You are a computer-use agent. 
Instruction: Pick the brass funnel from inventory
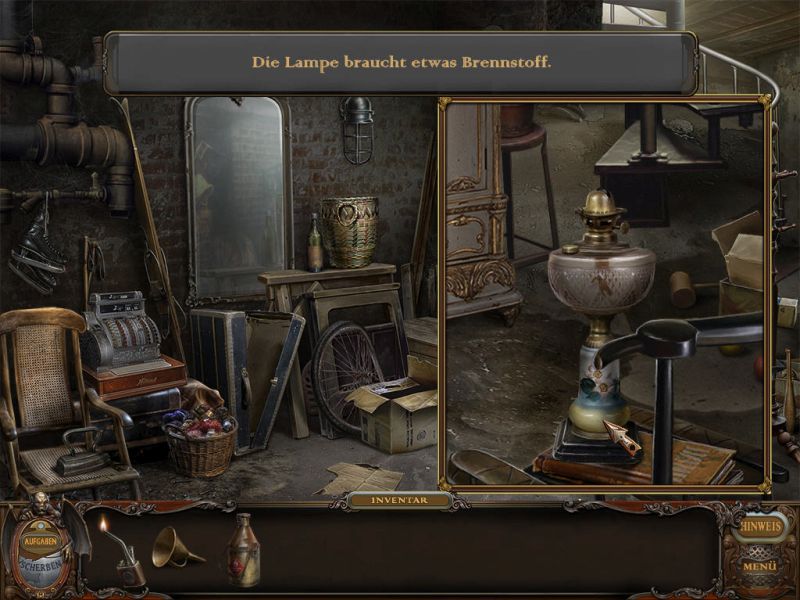coord(176,548)
